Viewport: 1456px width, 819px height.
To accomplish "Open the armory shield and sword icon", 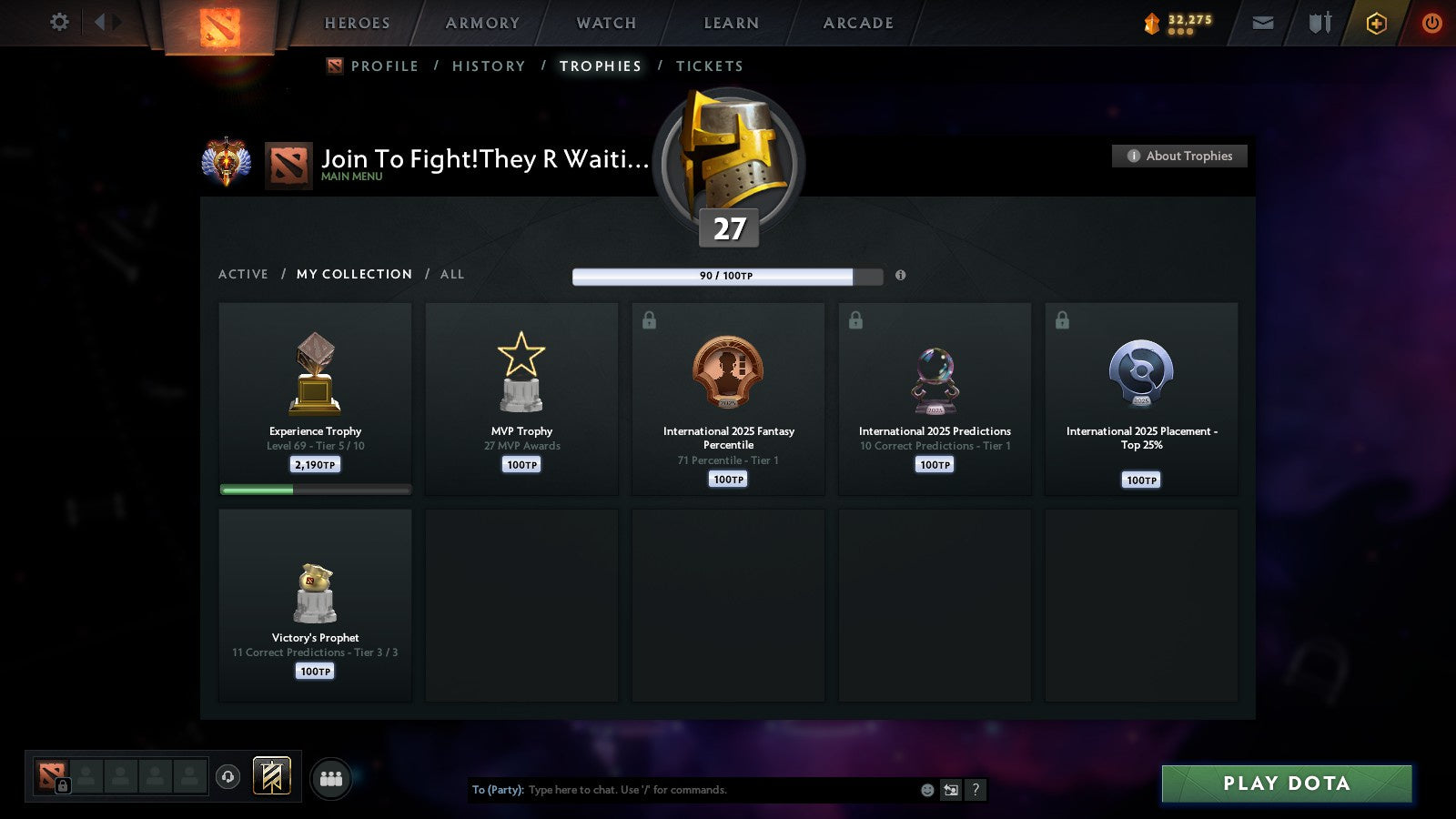I will pyautogui.click(x=1318, y=22).
